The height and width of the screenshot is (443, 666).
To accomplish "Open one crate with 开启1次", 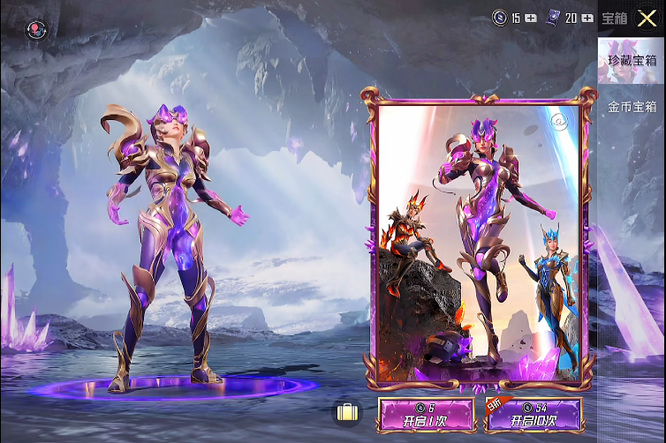I will (x=425, y=414).
